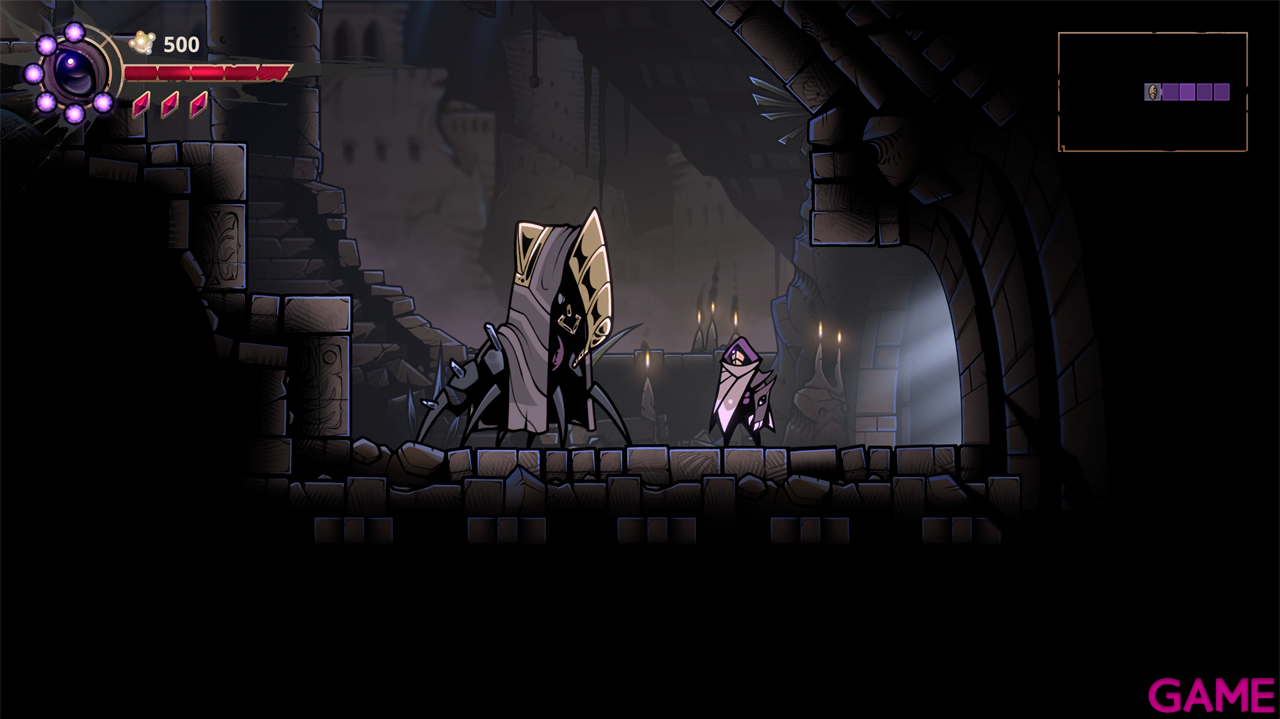Click the purple eye orb emblem
Image resolution: width=1280 pixels, height=719 pixels.
74,72
